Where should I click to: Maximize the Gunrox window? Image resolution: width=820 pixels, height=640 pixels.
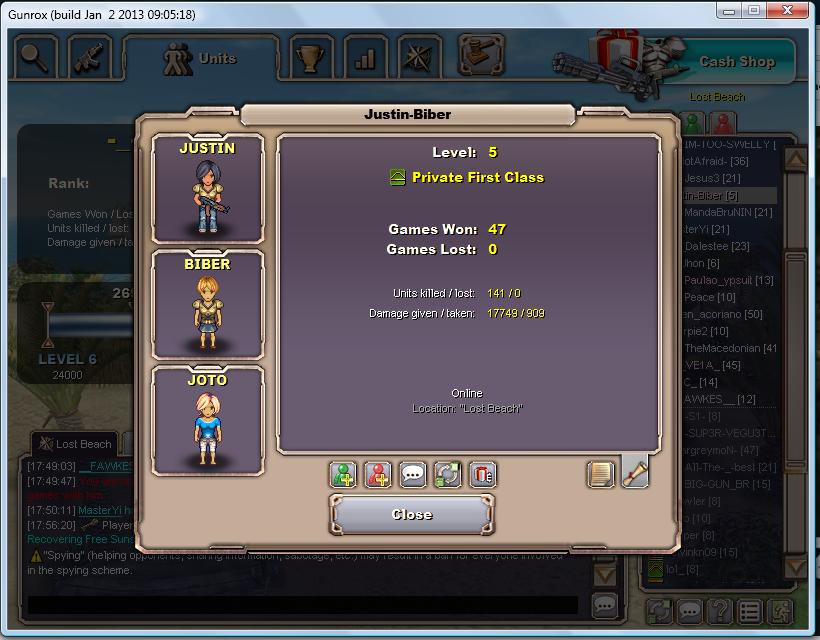753,11
